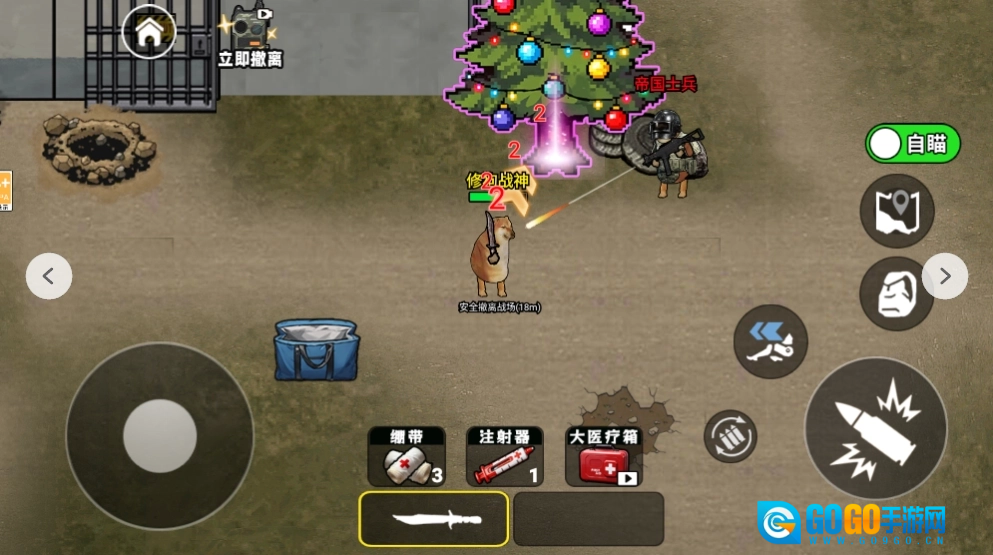
Task: Fire with the bullet attack button
Action: [x=876, y=428]
